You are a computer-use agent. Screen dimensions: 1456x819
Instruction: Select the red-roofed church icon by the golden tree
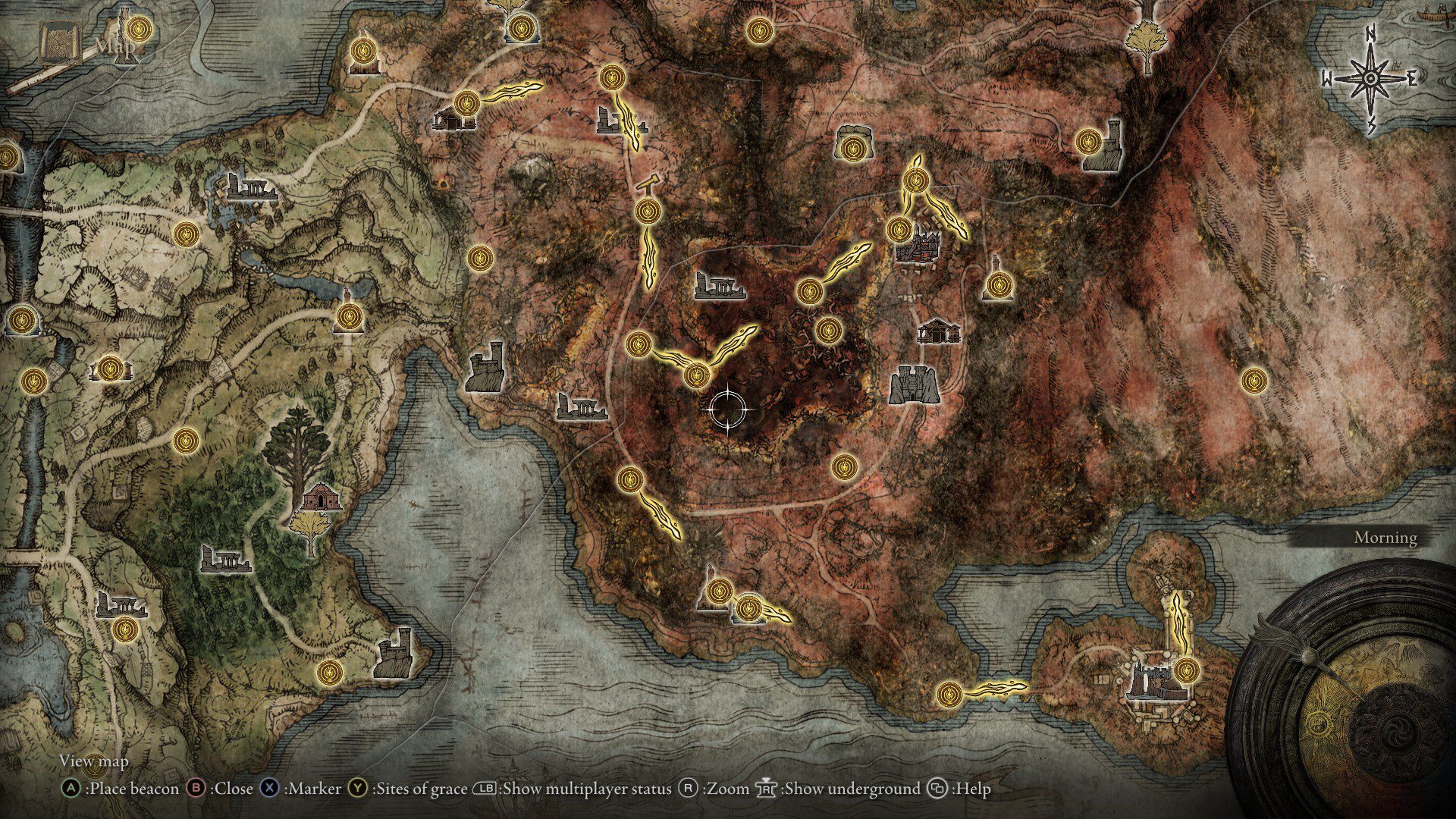coord(321,497)
